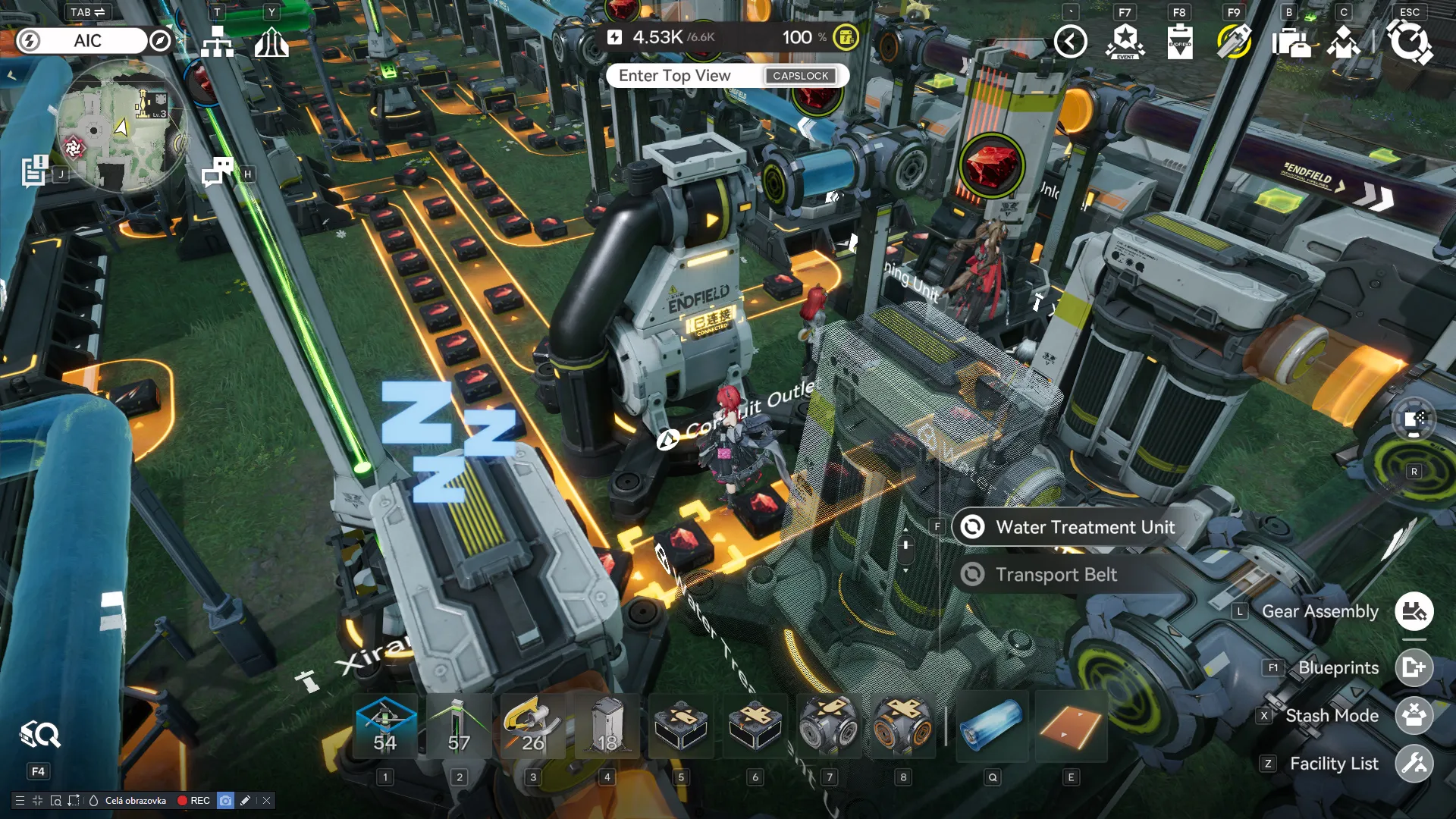The width and height of the screenshot is (1456, 819).
Task: Open the Facility List
Action: click(x=1414, y=764)
